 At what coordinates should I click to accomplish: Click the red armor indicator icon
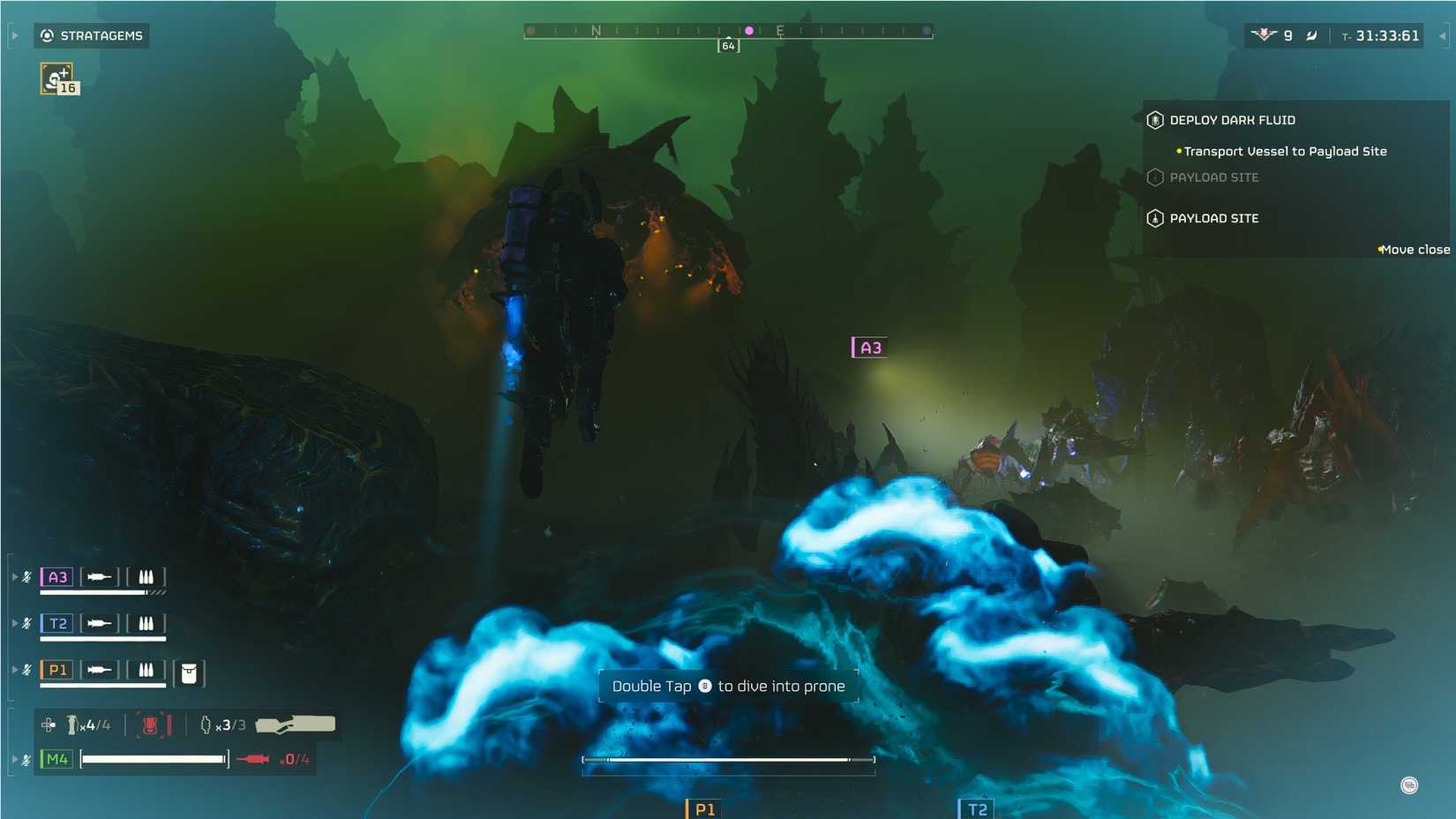[x=152, y=725]
